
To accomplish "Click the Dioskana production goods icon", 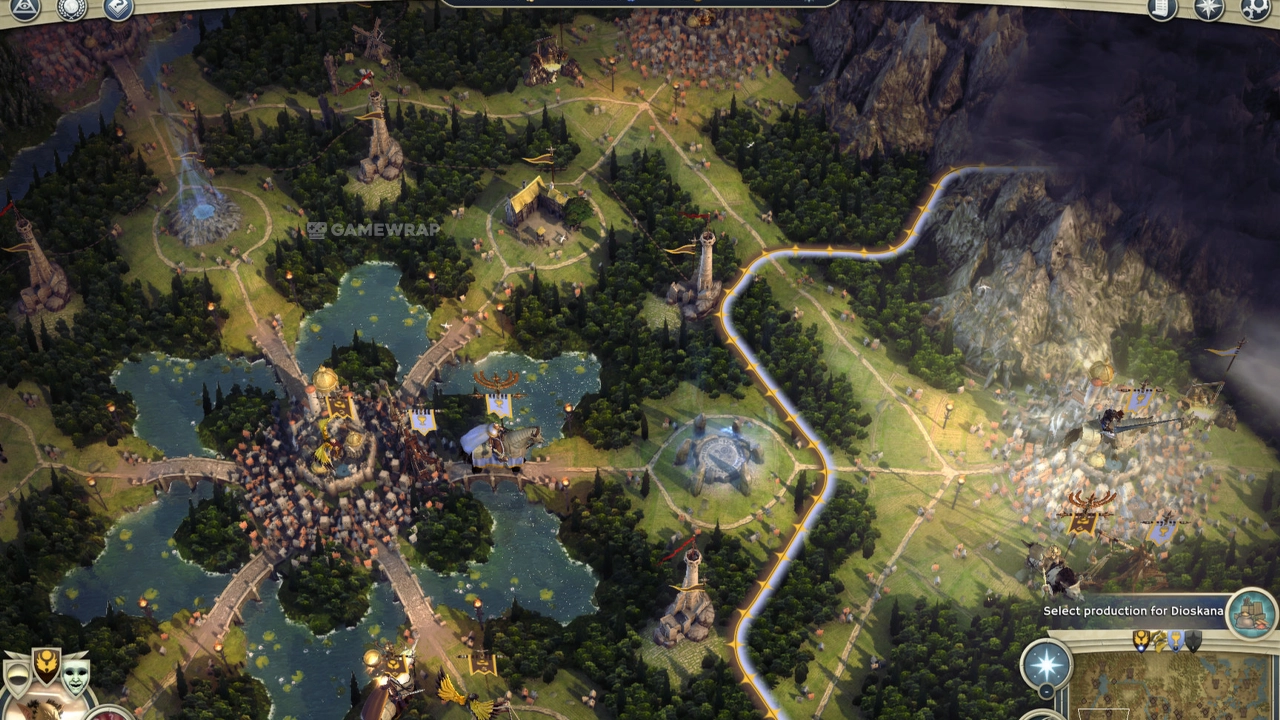I will (1251, 611).
